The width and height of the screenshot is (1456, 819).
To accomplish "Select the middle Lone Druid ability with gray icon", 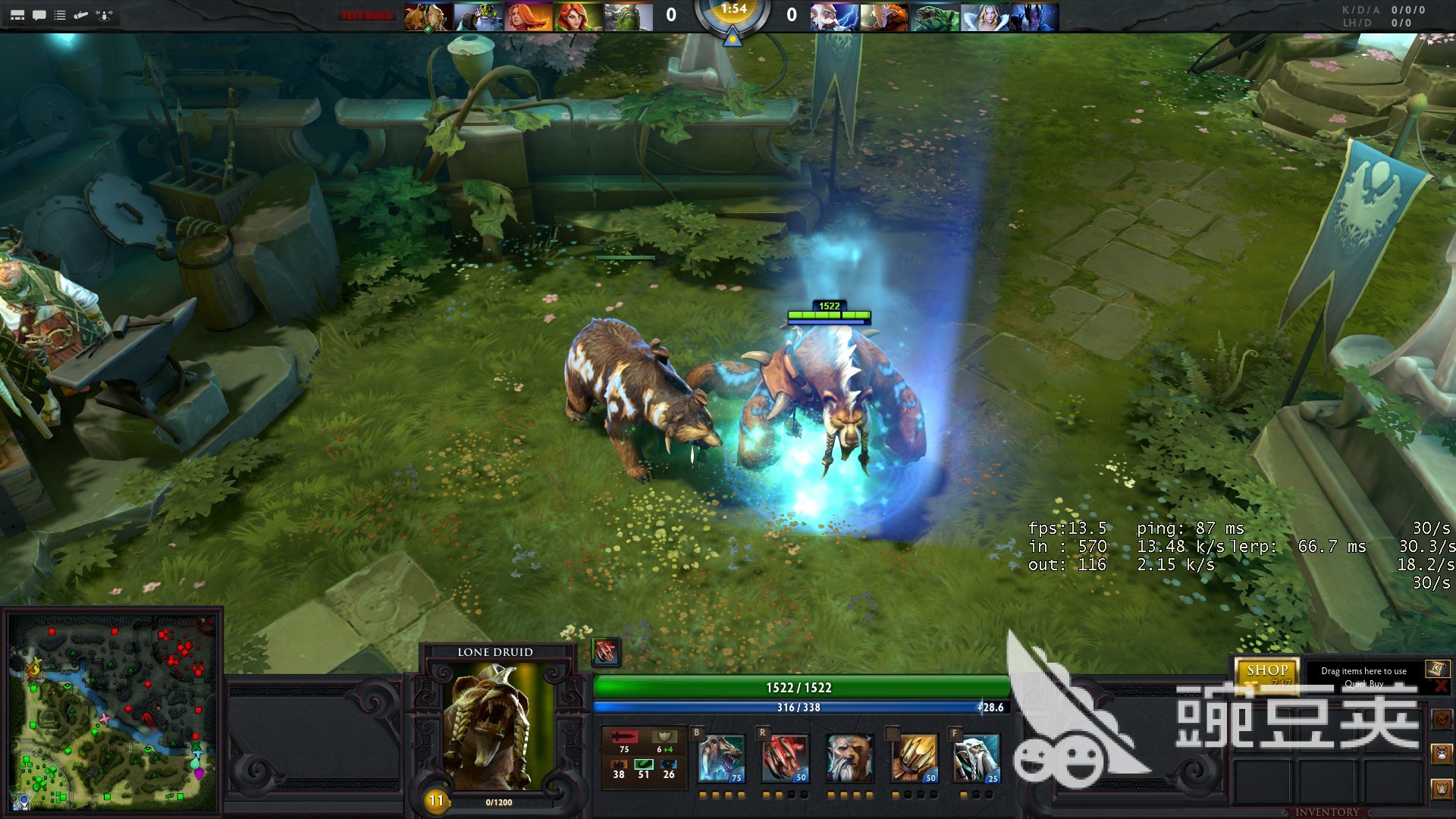I will [850, 758].
